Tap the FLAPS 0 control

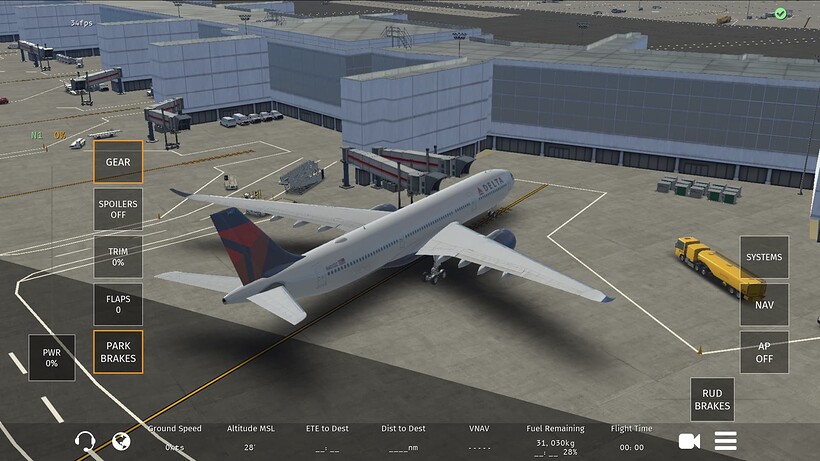pos(118,304)
